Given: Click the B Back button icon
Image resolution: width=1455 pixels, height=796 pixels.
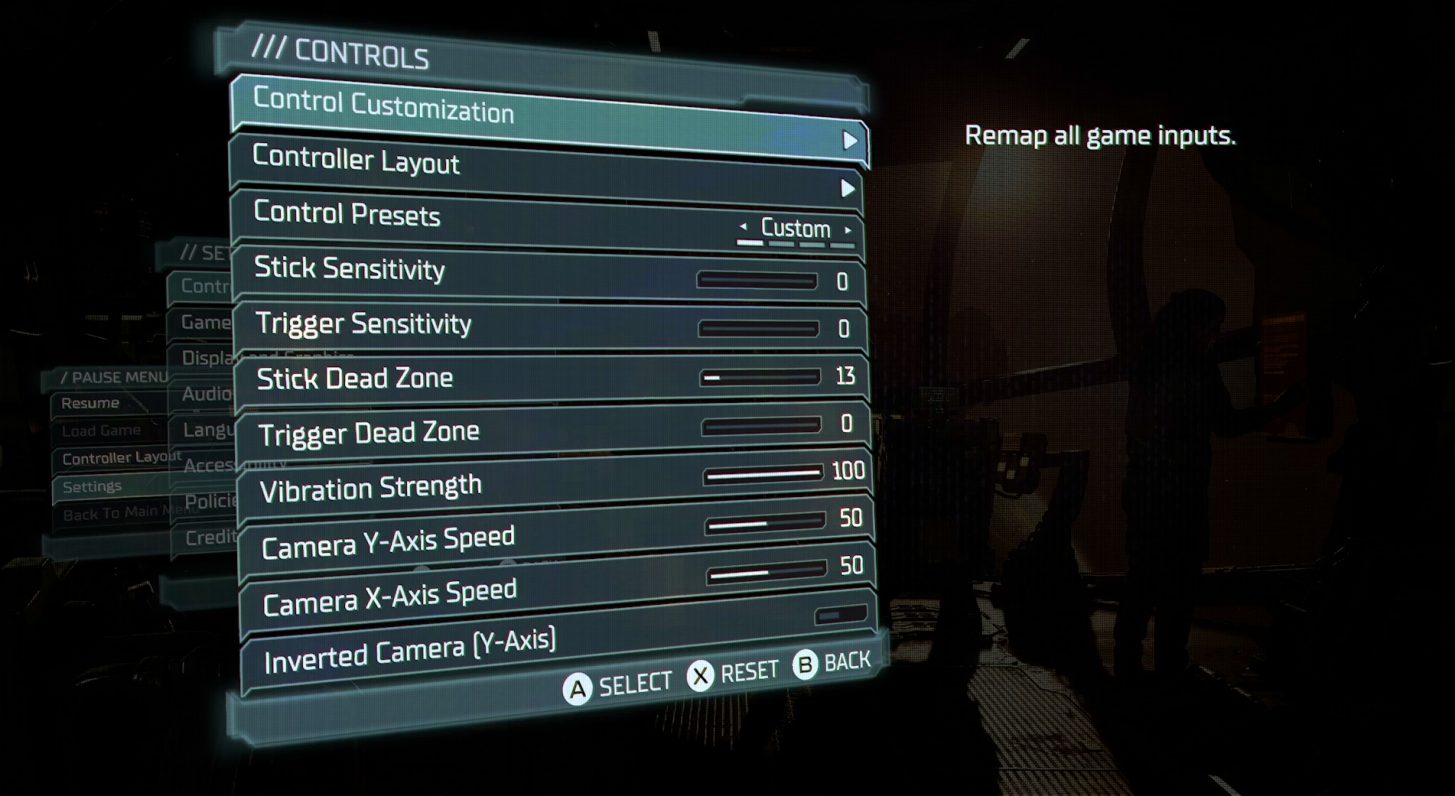Looking at the screenshot, I should (803, 662).
